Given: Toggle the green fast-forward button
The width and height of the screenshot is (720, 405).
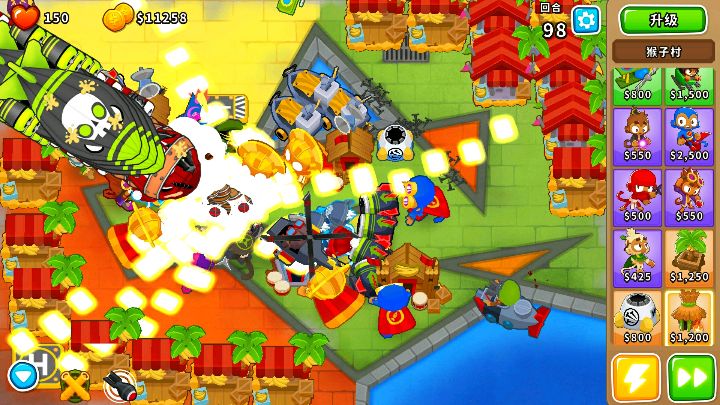Looking at the screenshot, I should coord(691,378).
